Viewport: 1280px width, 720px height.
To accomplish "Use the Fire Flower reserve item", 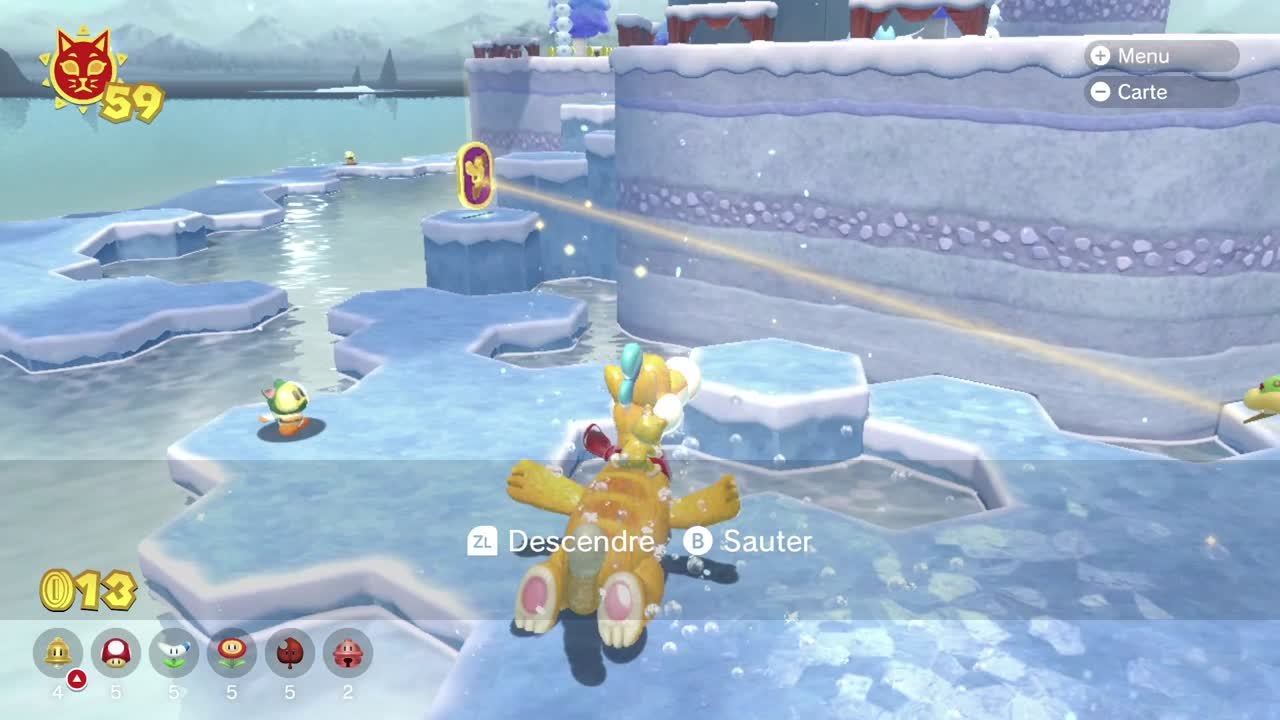I will (x=232, y=653).
